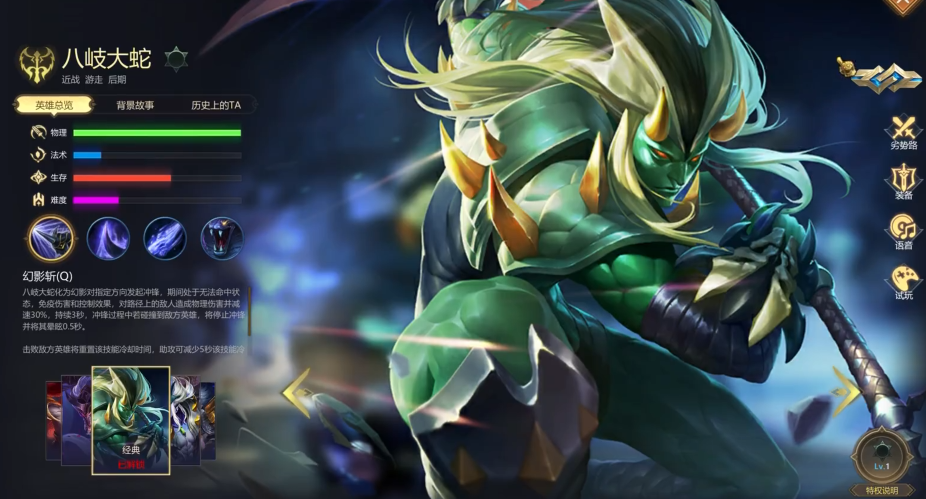Image resolution: width=926 pixels, height=499 pixels.
Task: Close the hero detail screen
Action: coord(903,6)
